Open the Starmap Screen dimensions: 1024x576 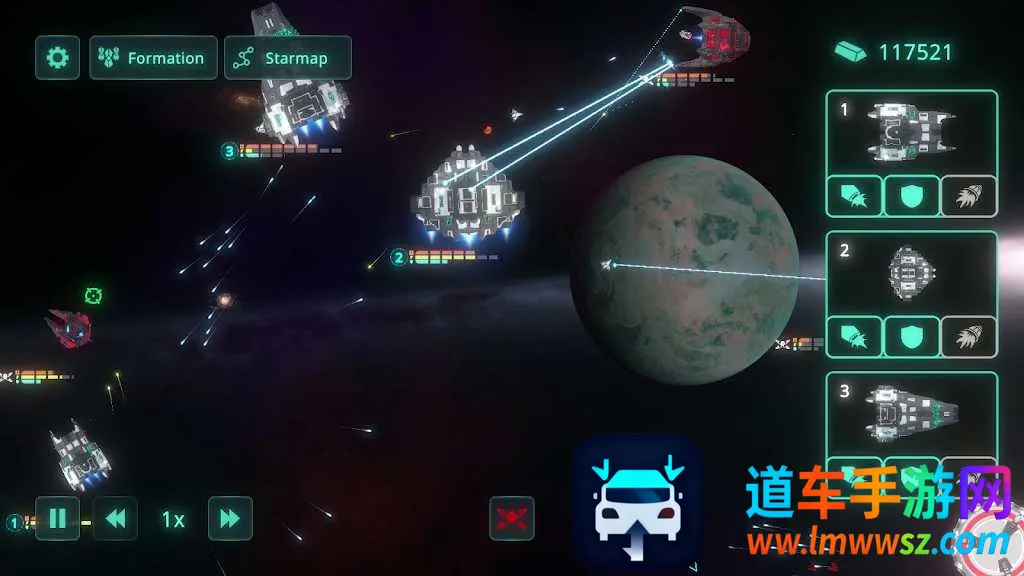(287, 58)
